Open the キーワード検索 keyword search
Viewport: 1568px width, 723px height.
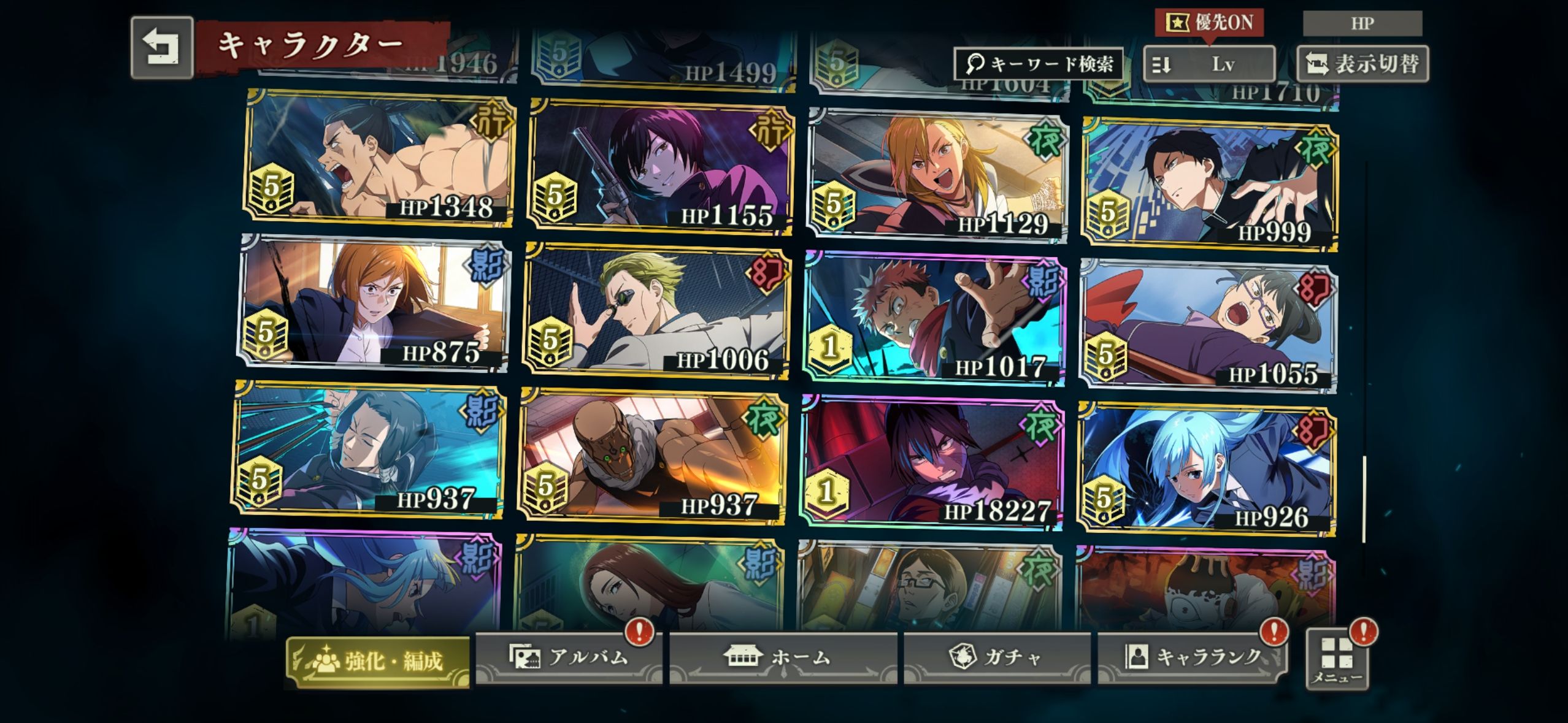(x=1038, y=64)
